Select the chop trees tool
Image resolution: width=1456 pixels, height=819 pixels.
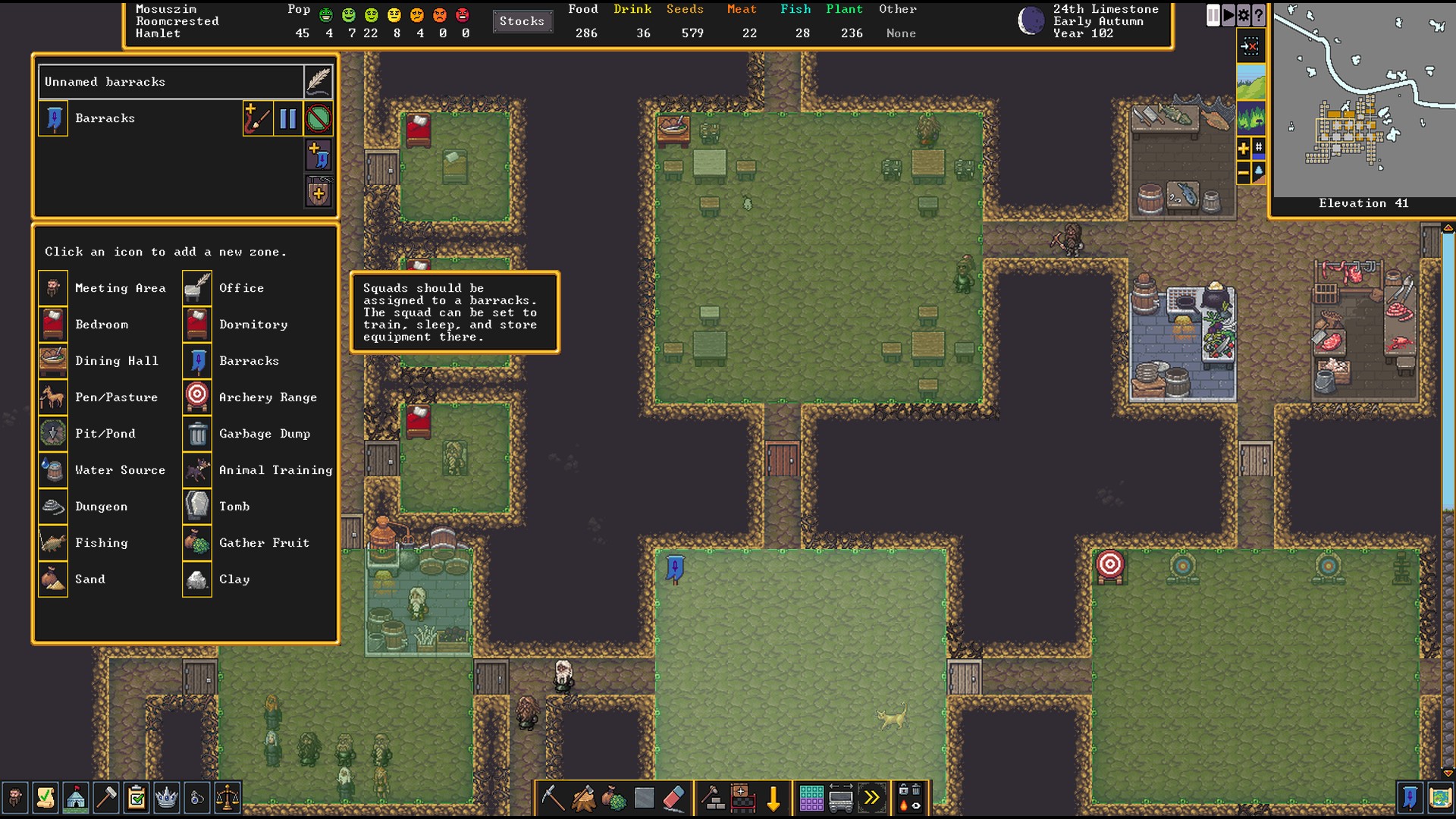coord(583,797)
